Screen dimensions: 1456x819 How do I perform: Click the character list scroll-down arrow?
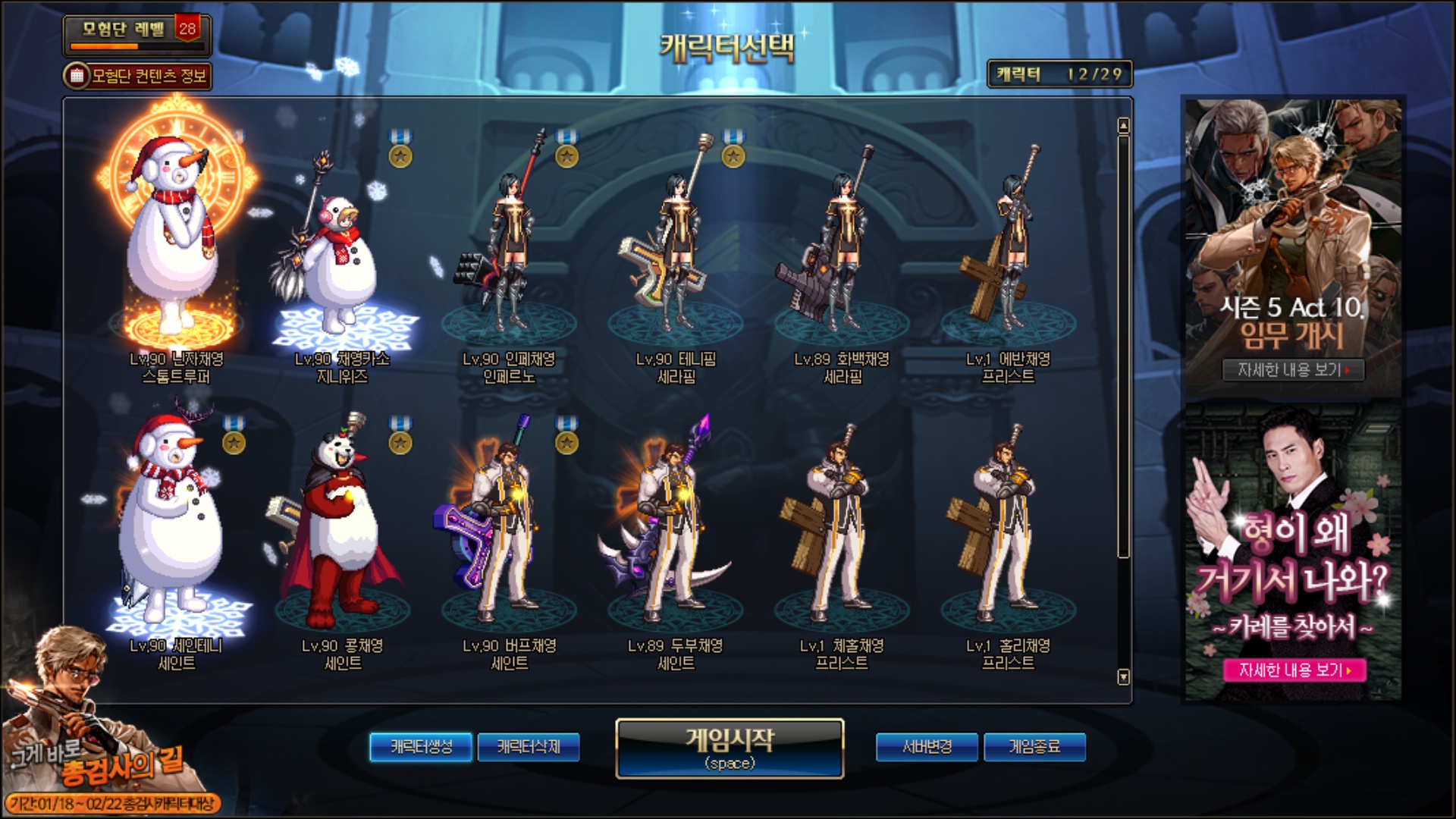[x=1124, y=676]
